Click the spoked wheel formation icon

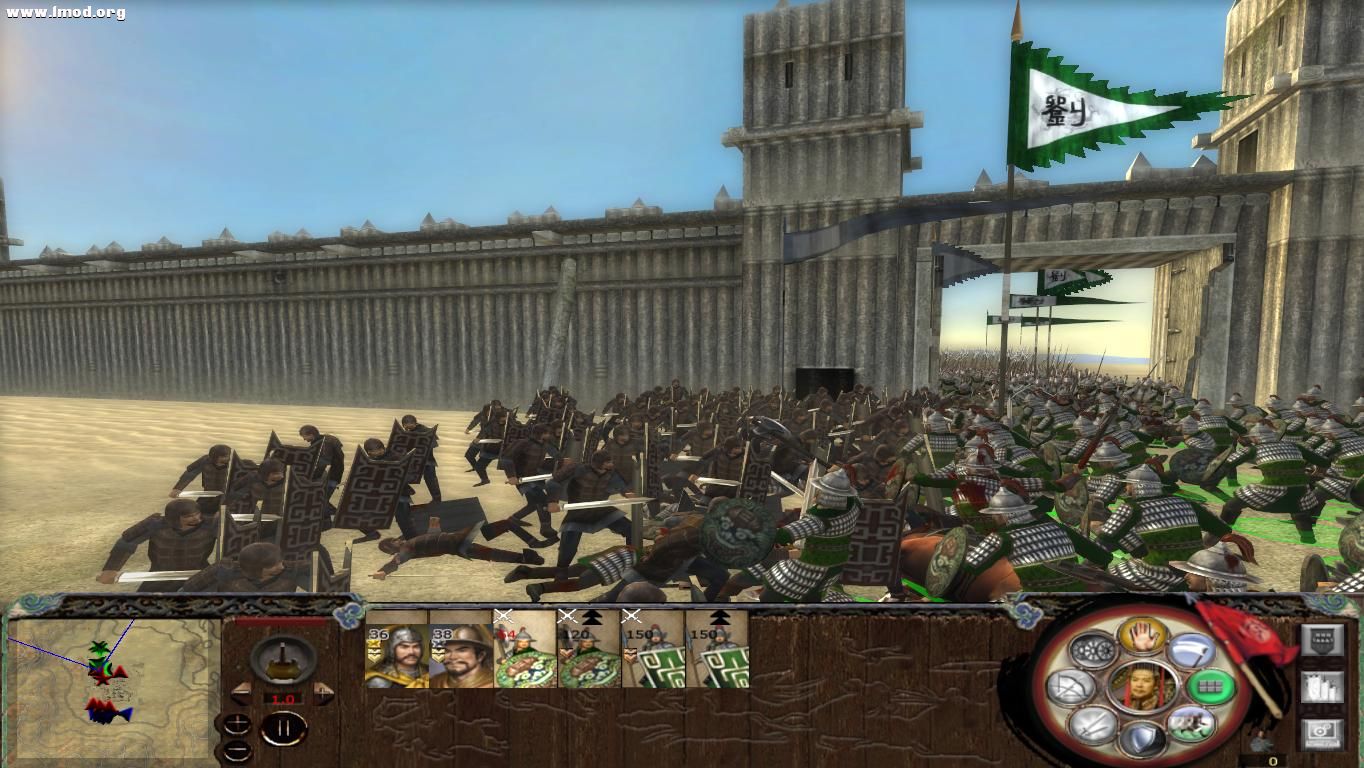pos(1092,649)
